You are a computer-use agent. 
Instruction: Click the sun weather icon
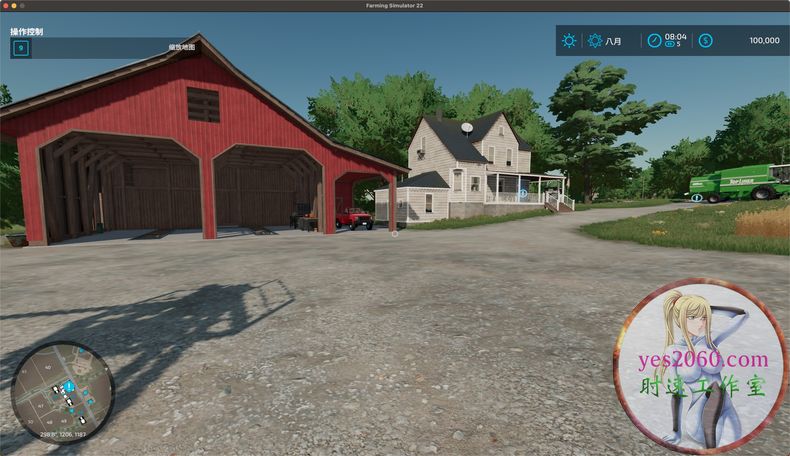tap(569, 41)
